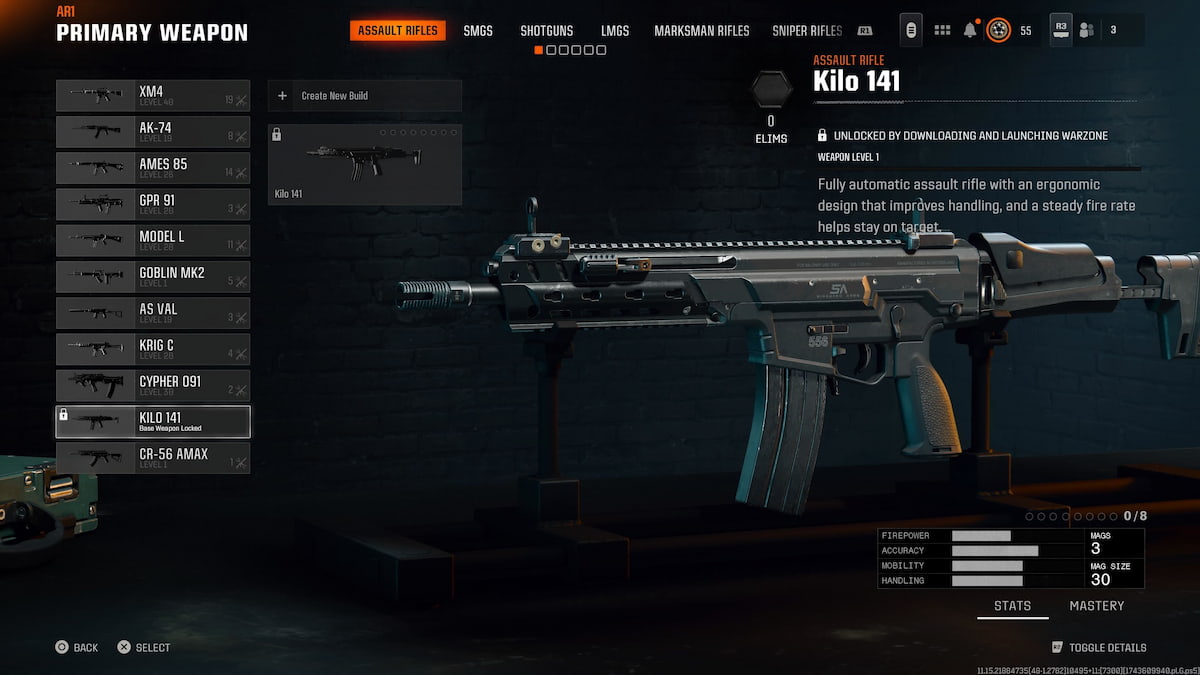Open the notifications bell icon
Screen dimensions: 1200x675
coord(969,30)
